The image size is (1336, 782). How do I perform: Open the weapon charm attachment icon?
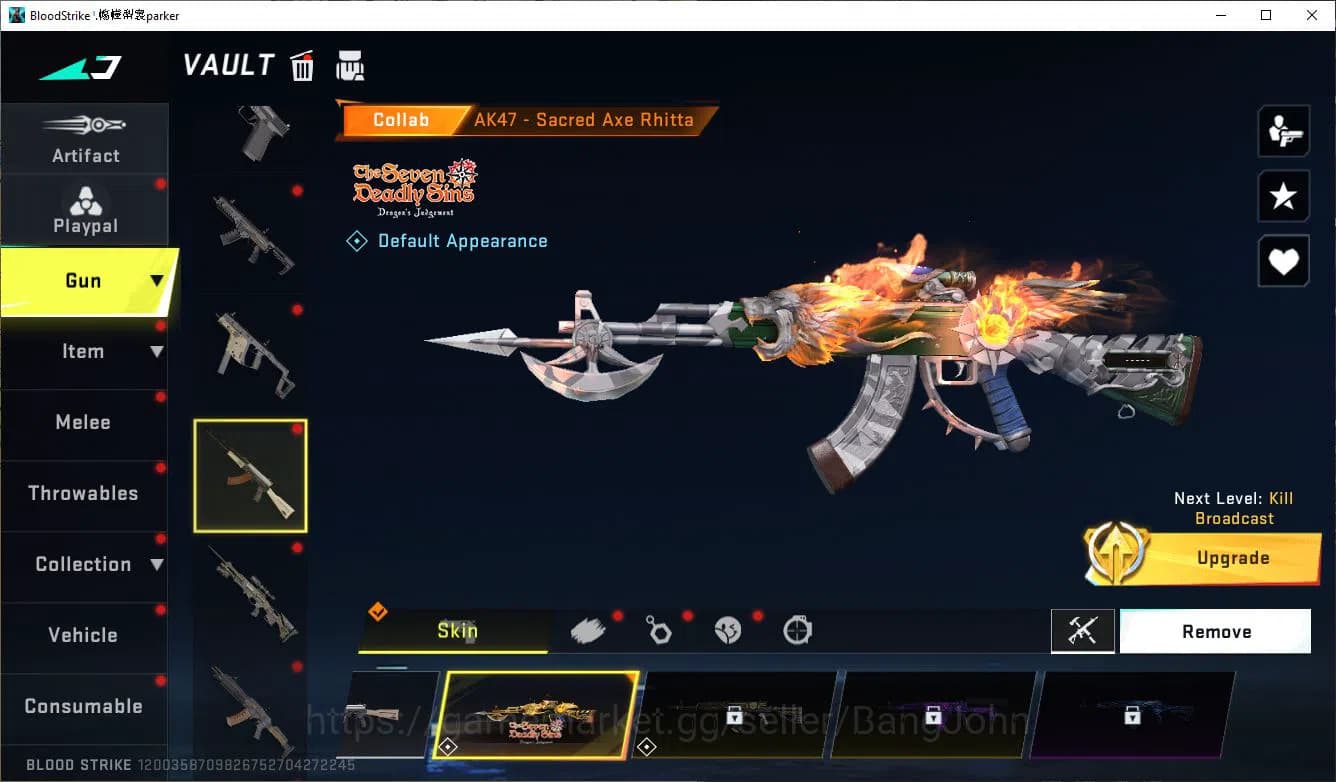[659, 630]
